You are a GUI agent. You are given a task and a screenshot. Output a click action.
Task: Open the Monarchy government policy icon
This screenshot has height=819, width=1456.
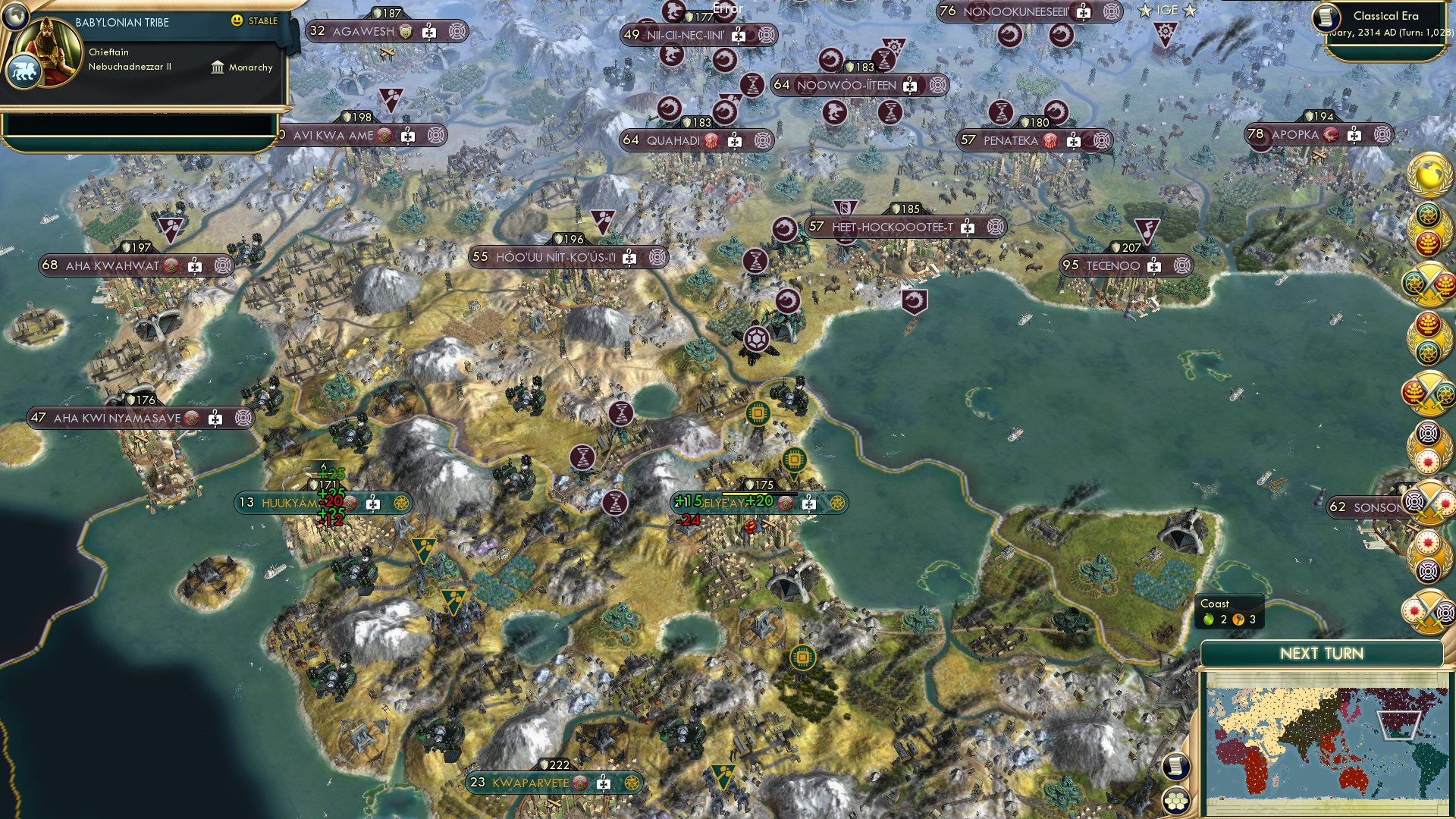pyautogui.click(x=218, y=67)
